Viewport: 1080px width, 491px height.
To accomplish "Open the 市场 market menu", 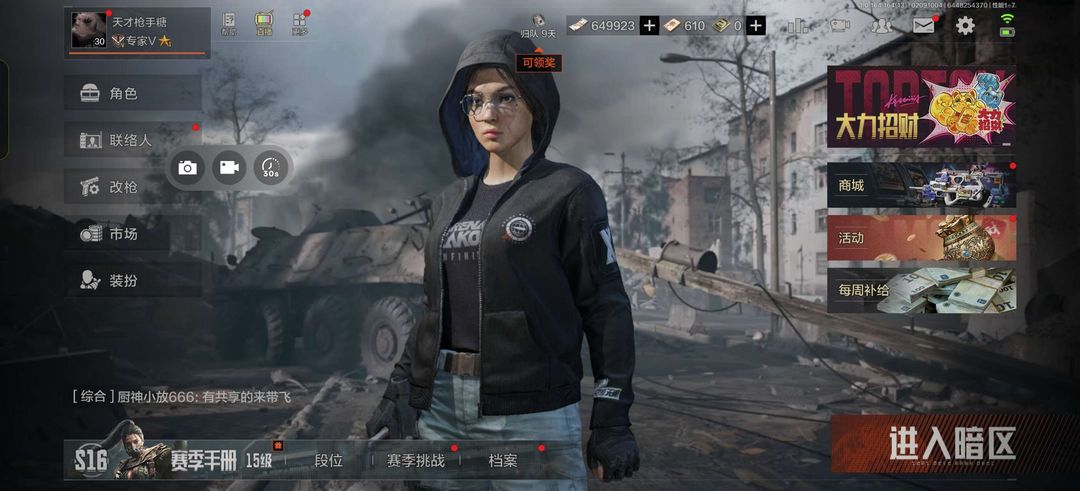I will pos(132,234).
